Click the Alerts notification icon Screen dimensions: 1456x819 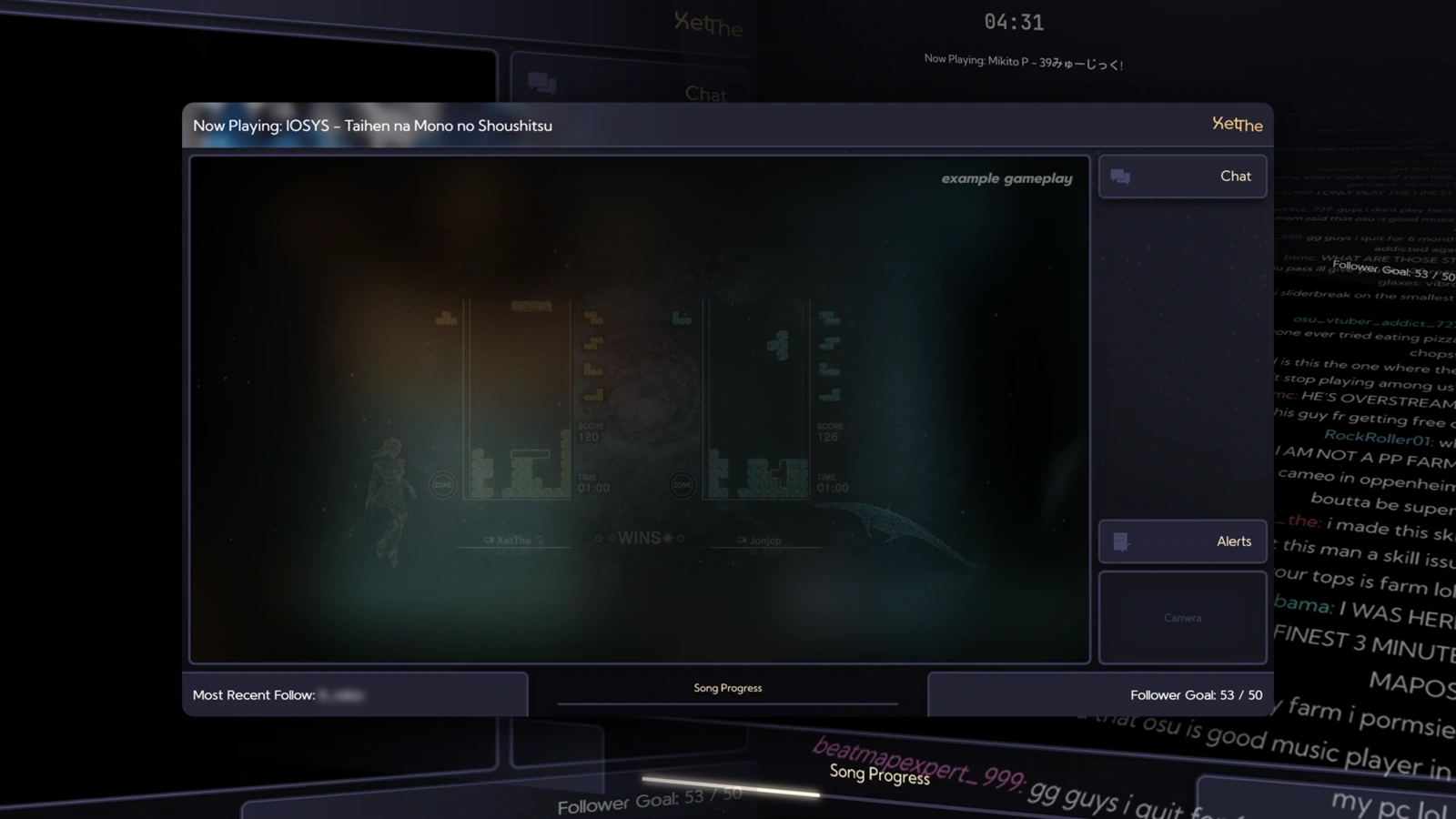pos(1122,541)
